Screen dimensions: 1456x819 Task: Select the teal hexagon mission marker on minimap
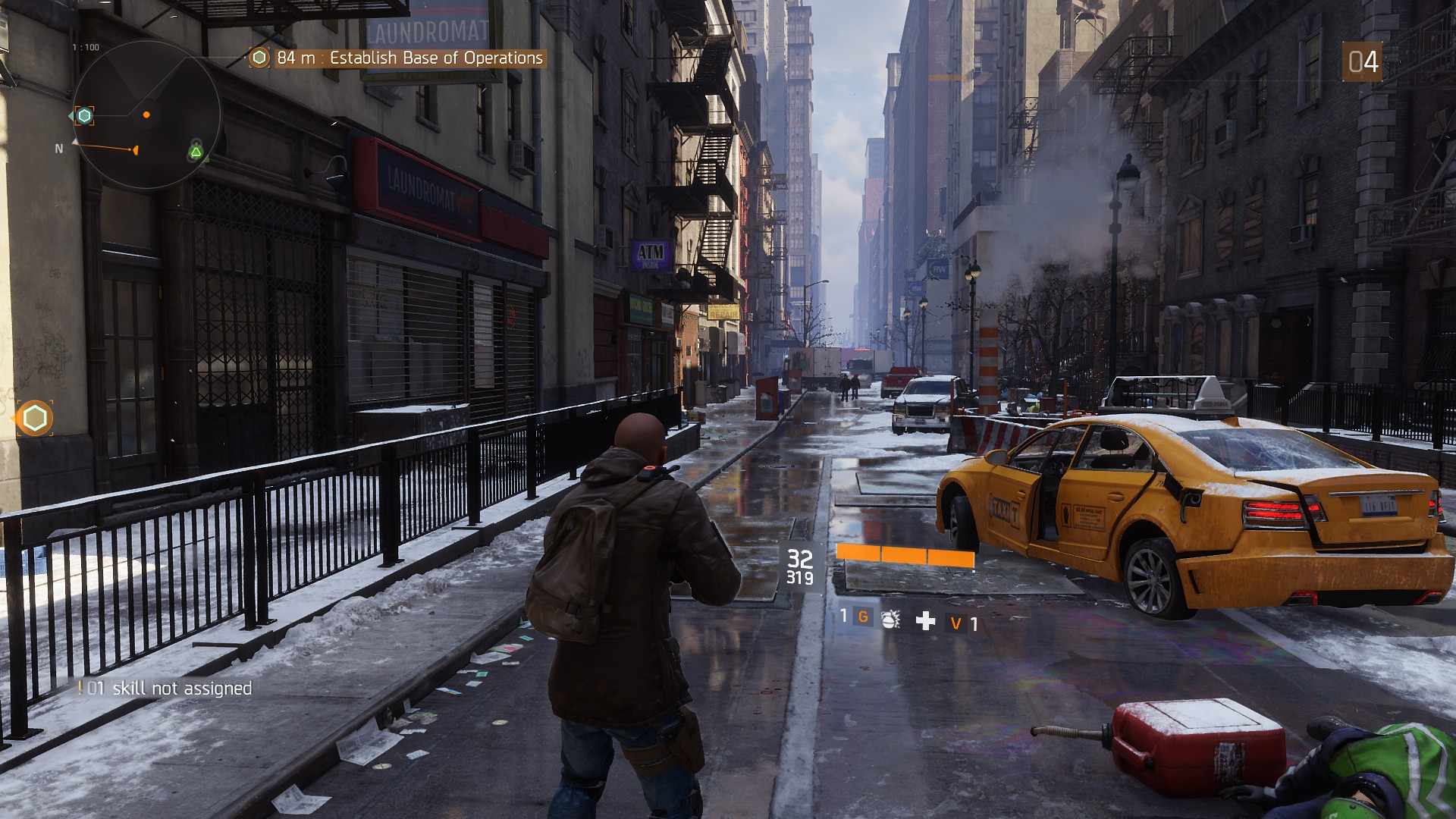[84, 115]
